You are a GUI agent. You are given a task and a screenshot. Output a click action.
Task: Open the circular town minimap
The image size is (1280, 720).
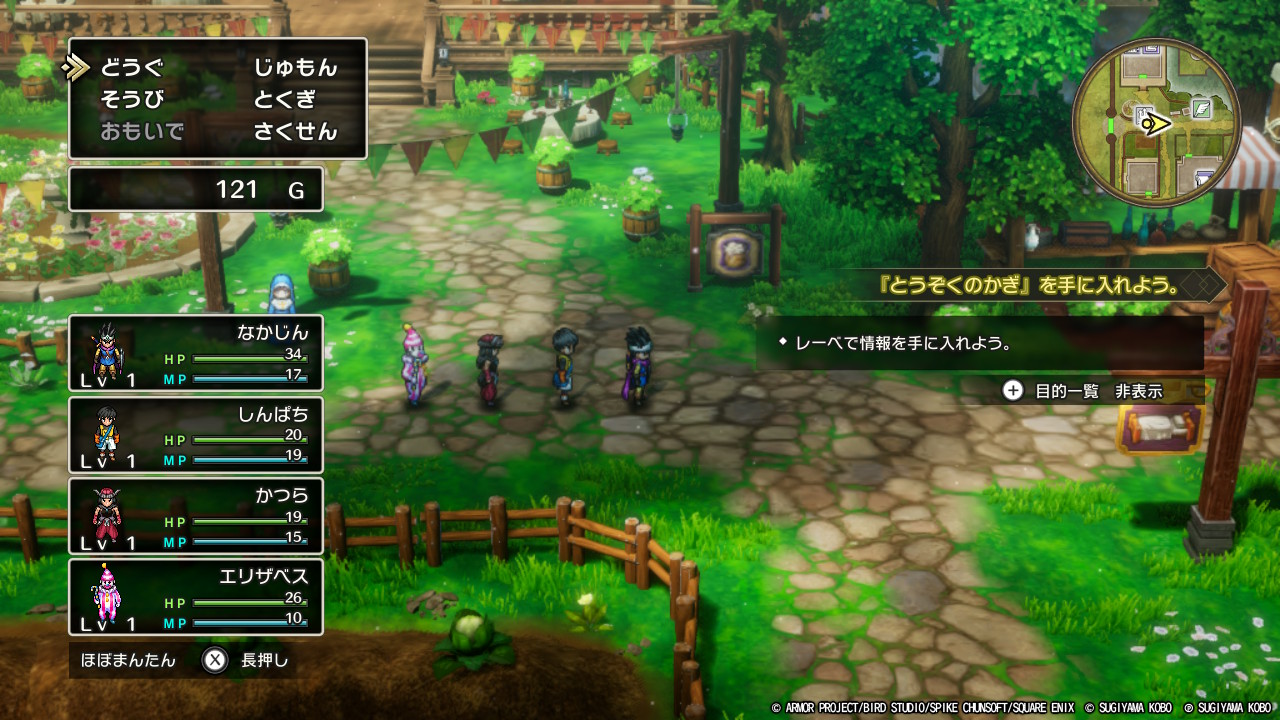(x=1156, y=123)
